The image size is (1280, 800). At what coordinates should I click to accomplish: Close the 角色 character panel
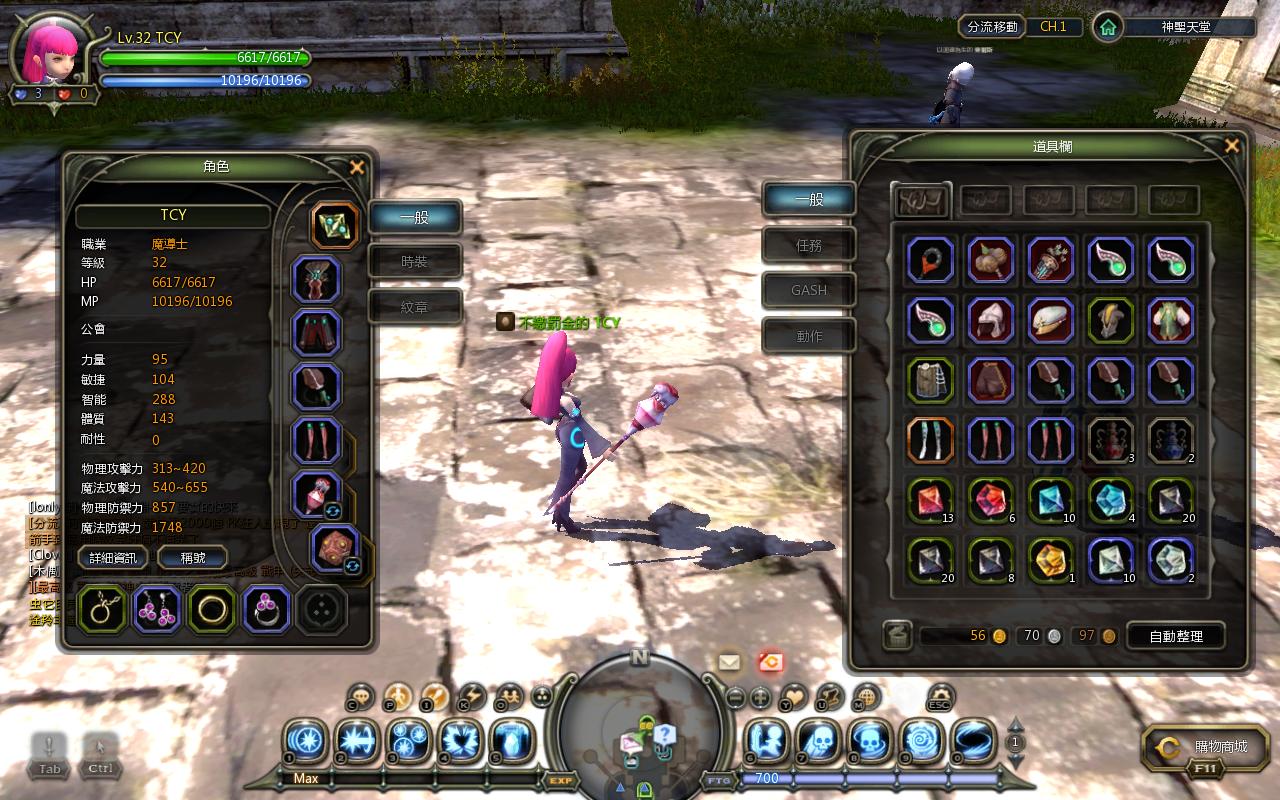(x=356, y=167)
